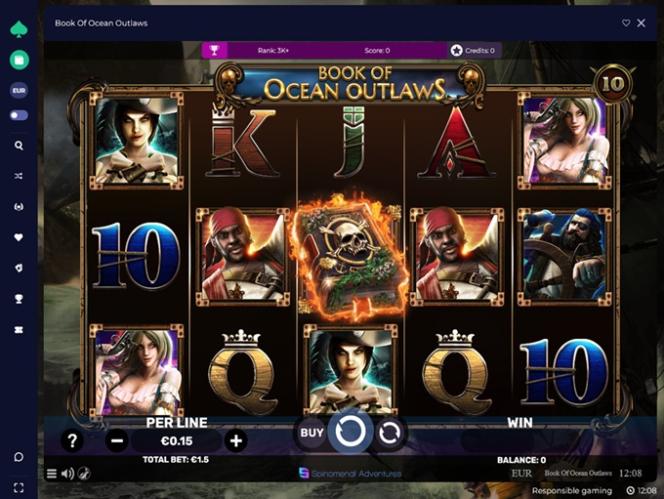Open the search in the sidebar
Image resolution: width=664 pixels, height=499 pixels.
18,145
